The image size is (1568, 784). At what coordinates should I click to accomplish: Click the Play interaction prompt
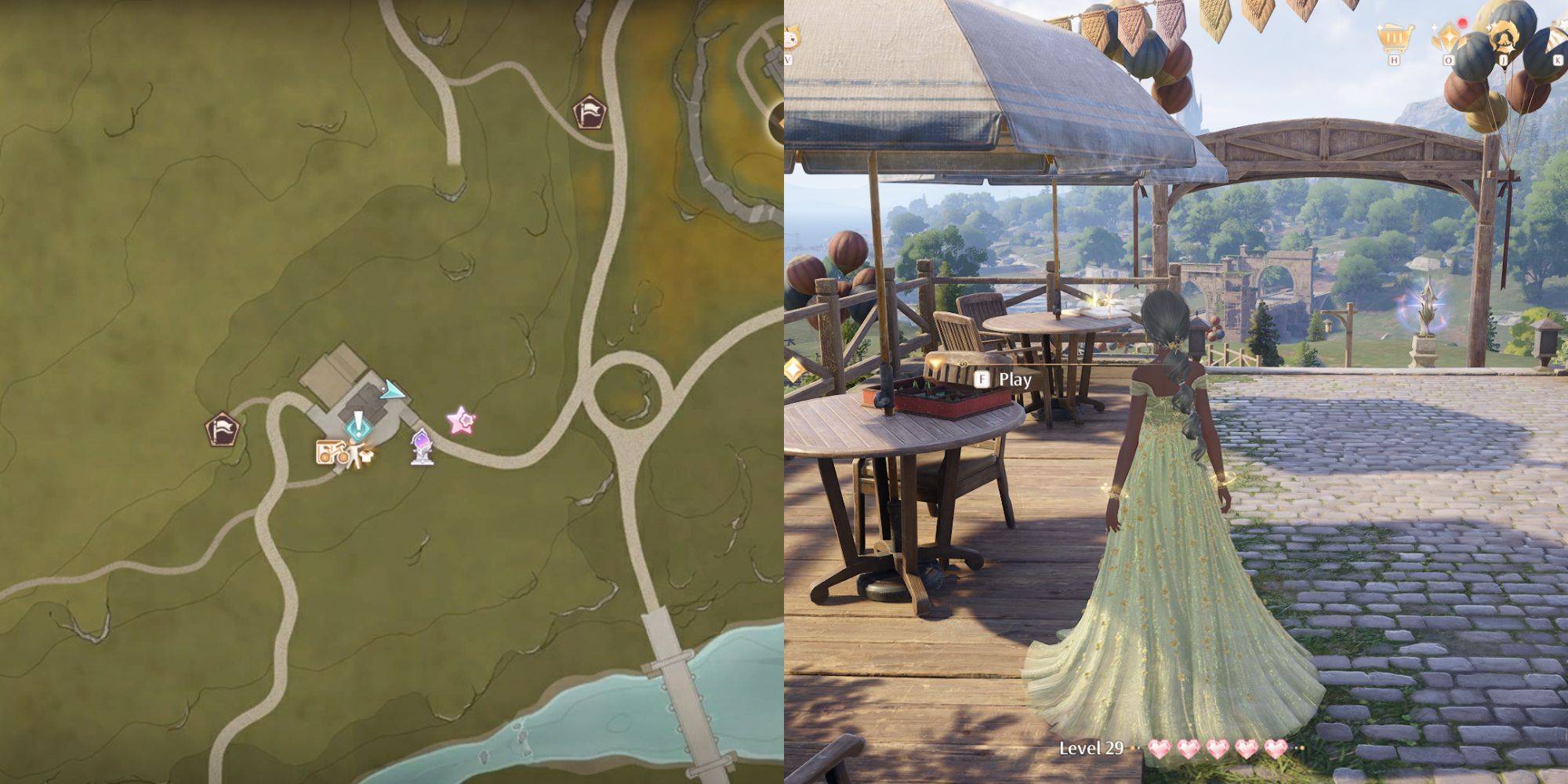(1004, 379)
